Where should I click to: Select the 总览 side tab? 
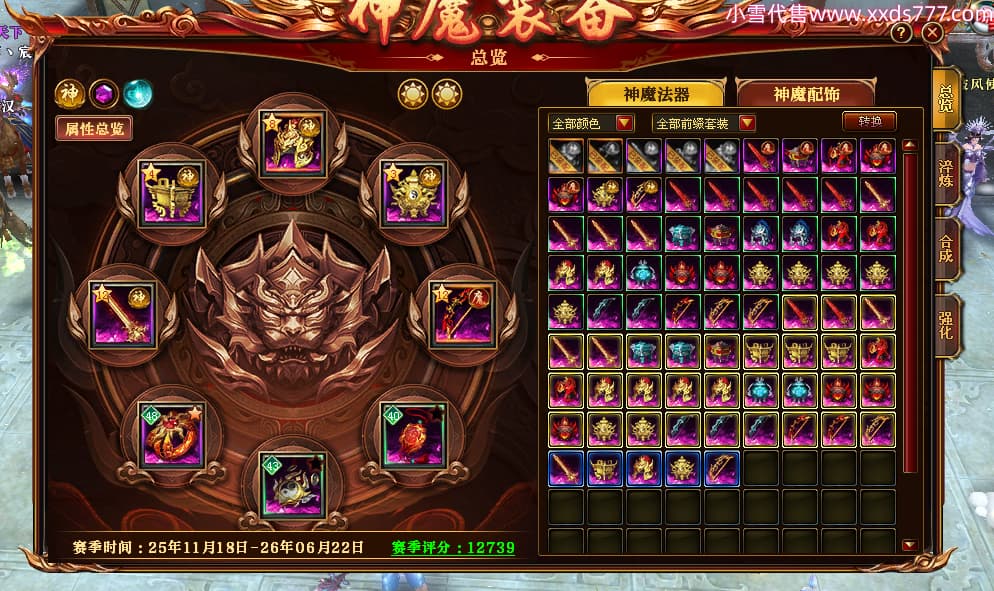pos(945,98)
